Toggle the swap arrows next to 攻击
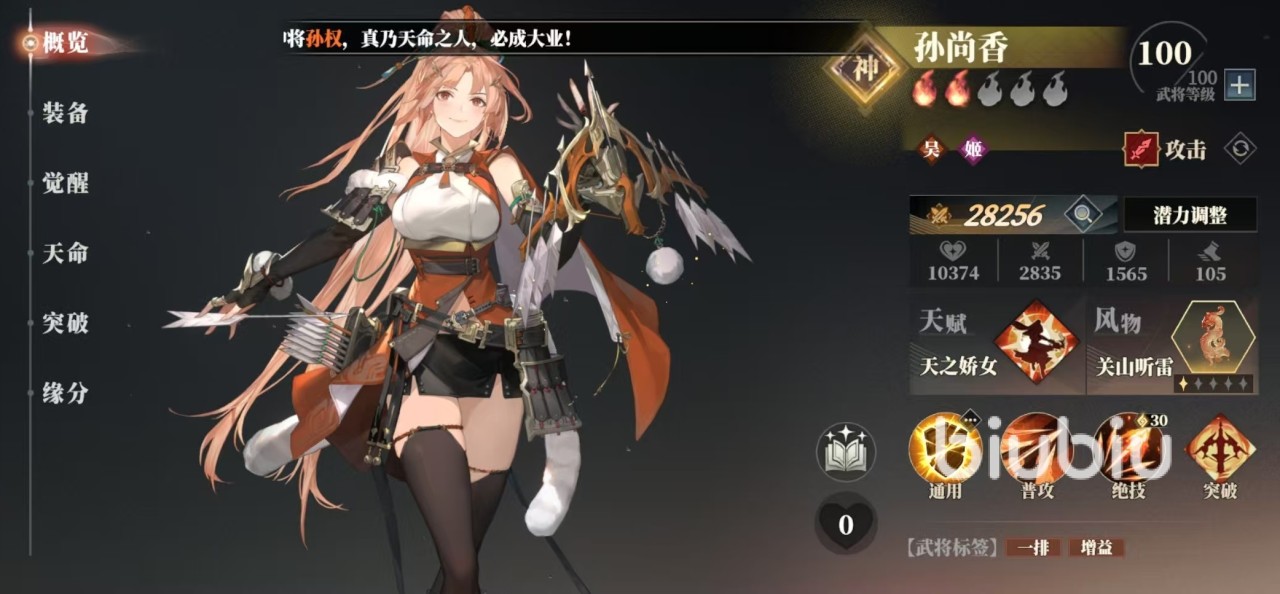 click(1240, 149)
